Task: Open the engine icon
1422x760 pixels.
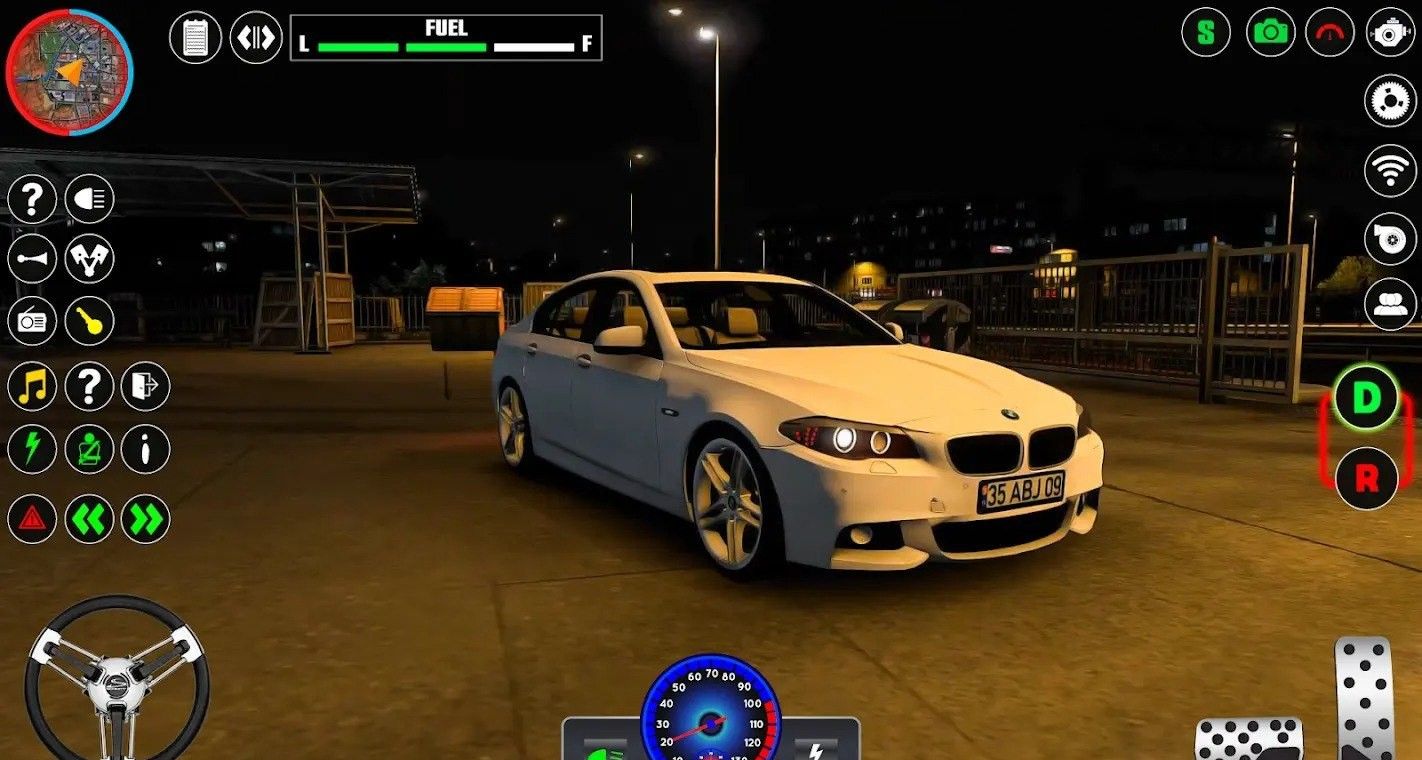Action: pos(1390,32)
